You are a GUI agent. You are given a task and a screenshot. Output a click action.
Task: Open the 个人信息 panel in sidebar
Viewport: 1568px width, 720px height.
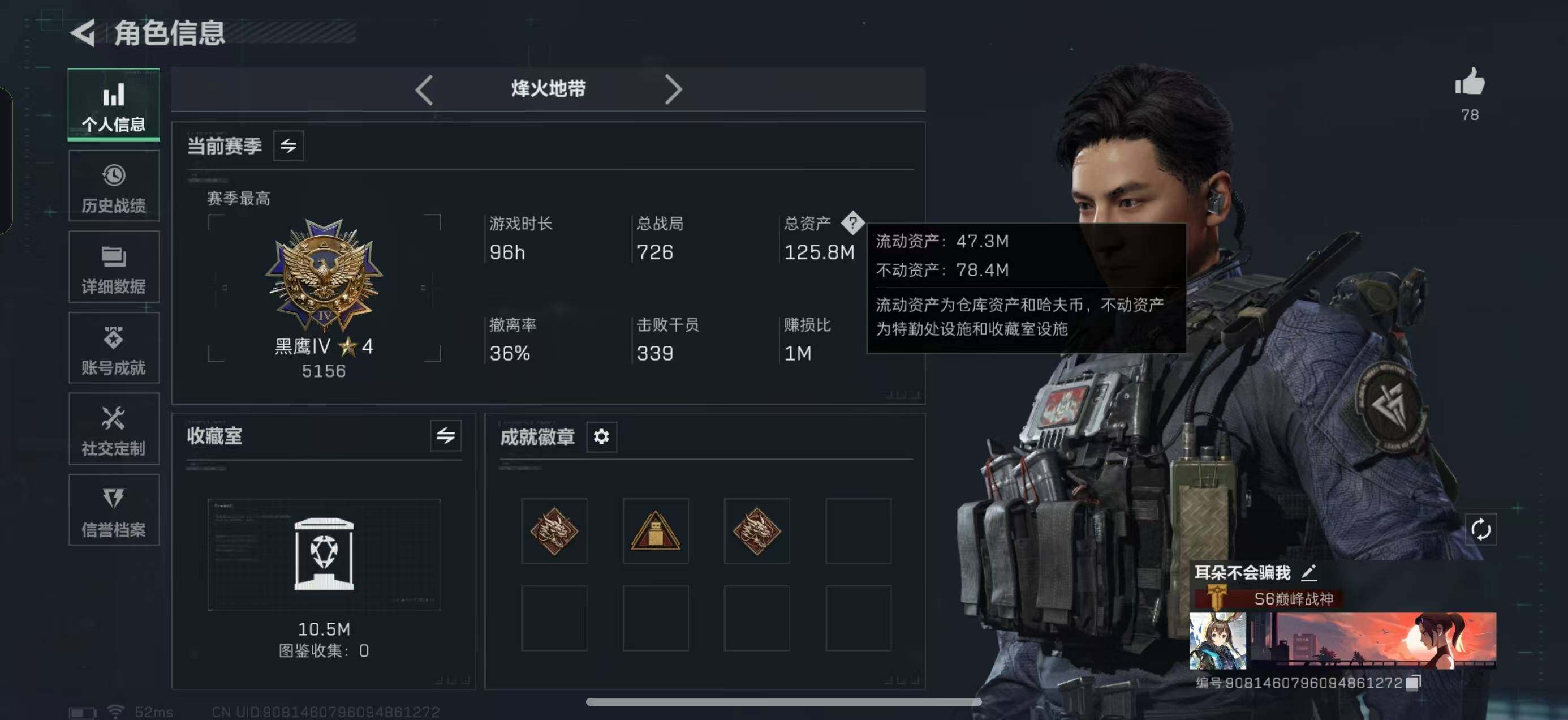coord(113,105)
